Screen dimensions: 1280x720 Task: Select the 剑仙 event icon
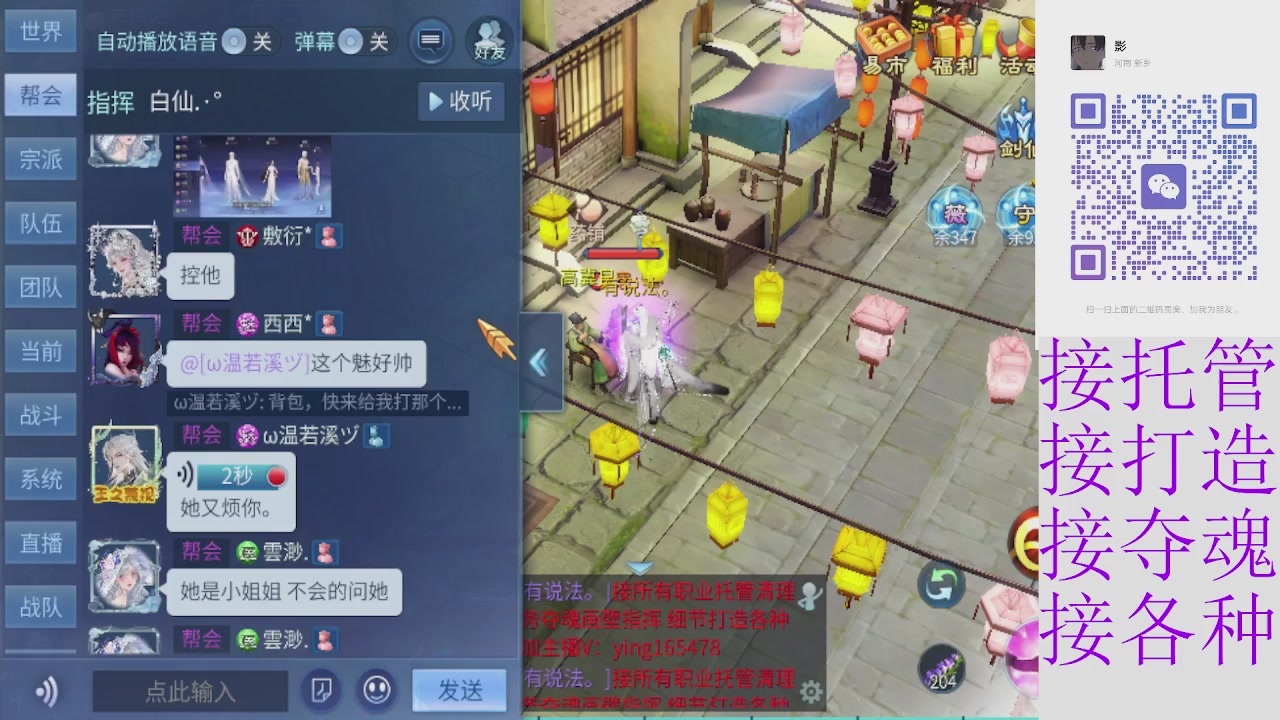(x=1020, y=125)
